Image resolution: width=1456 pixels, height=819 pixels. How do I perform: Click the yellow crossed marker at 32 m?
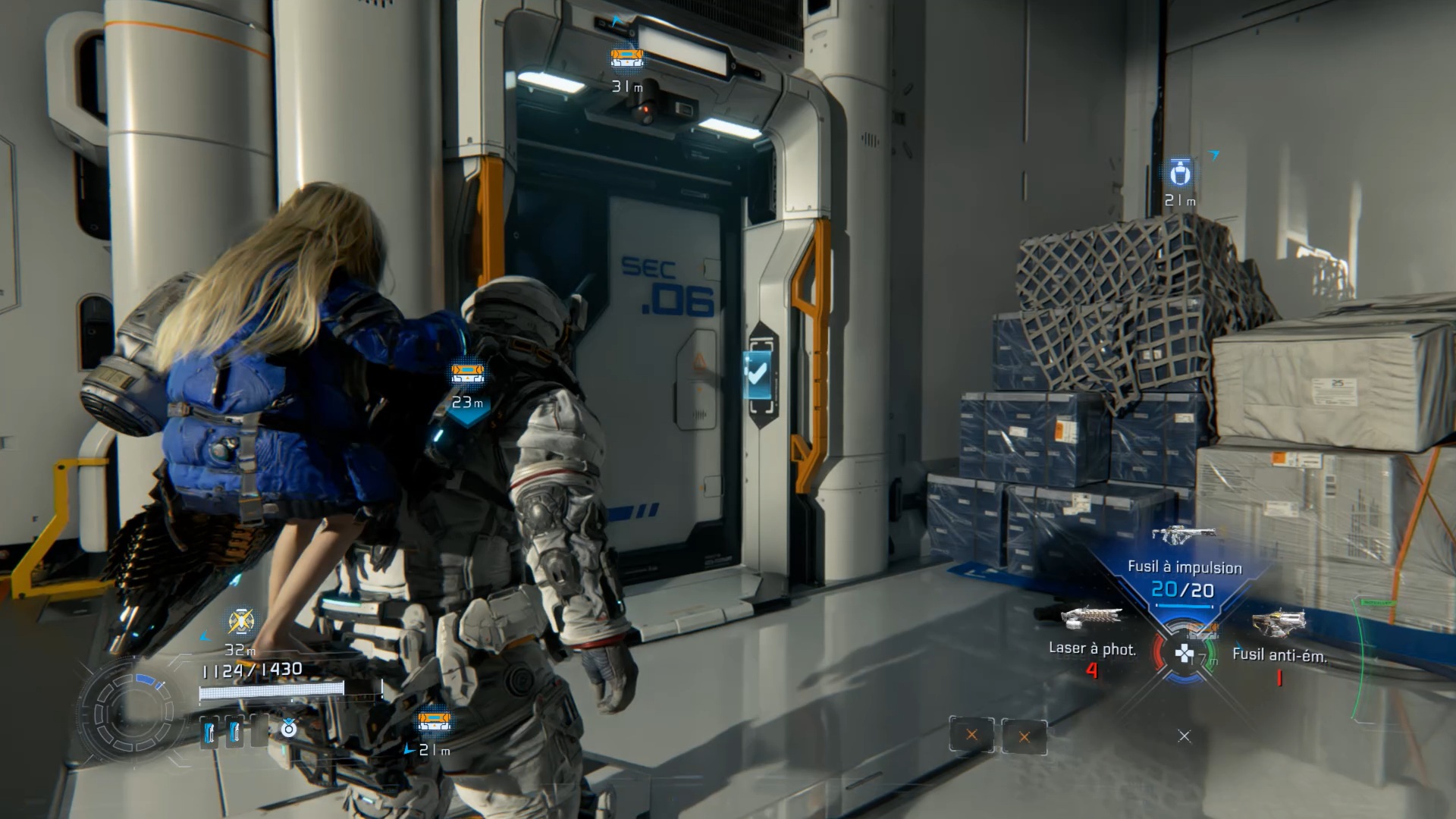pos(241,621)
